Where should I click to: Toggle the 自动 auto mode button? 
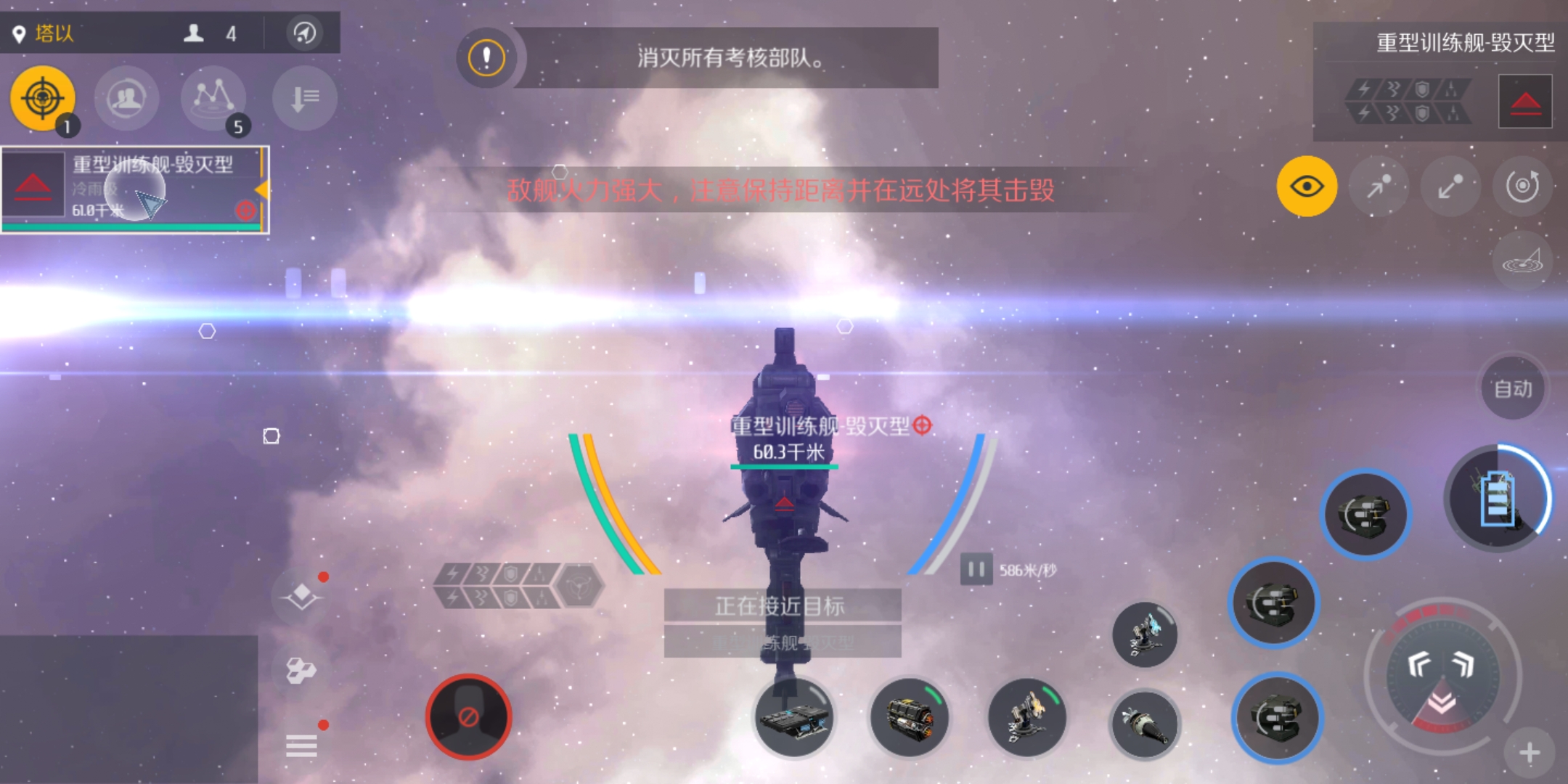(1513, 389)
